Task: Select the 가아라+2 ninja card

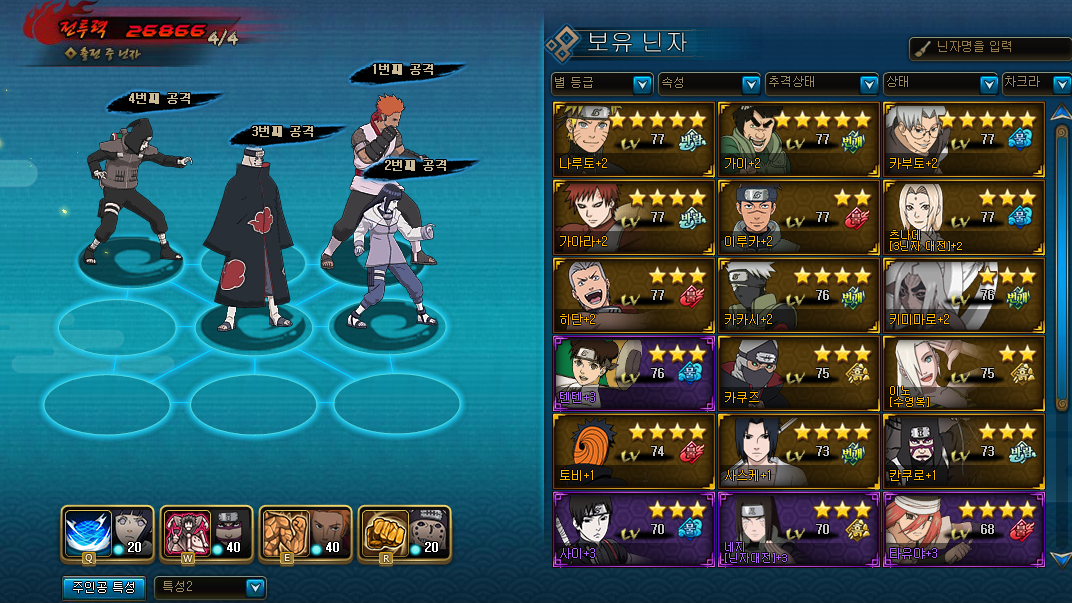Action: 634,216
